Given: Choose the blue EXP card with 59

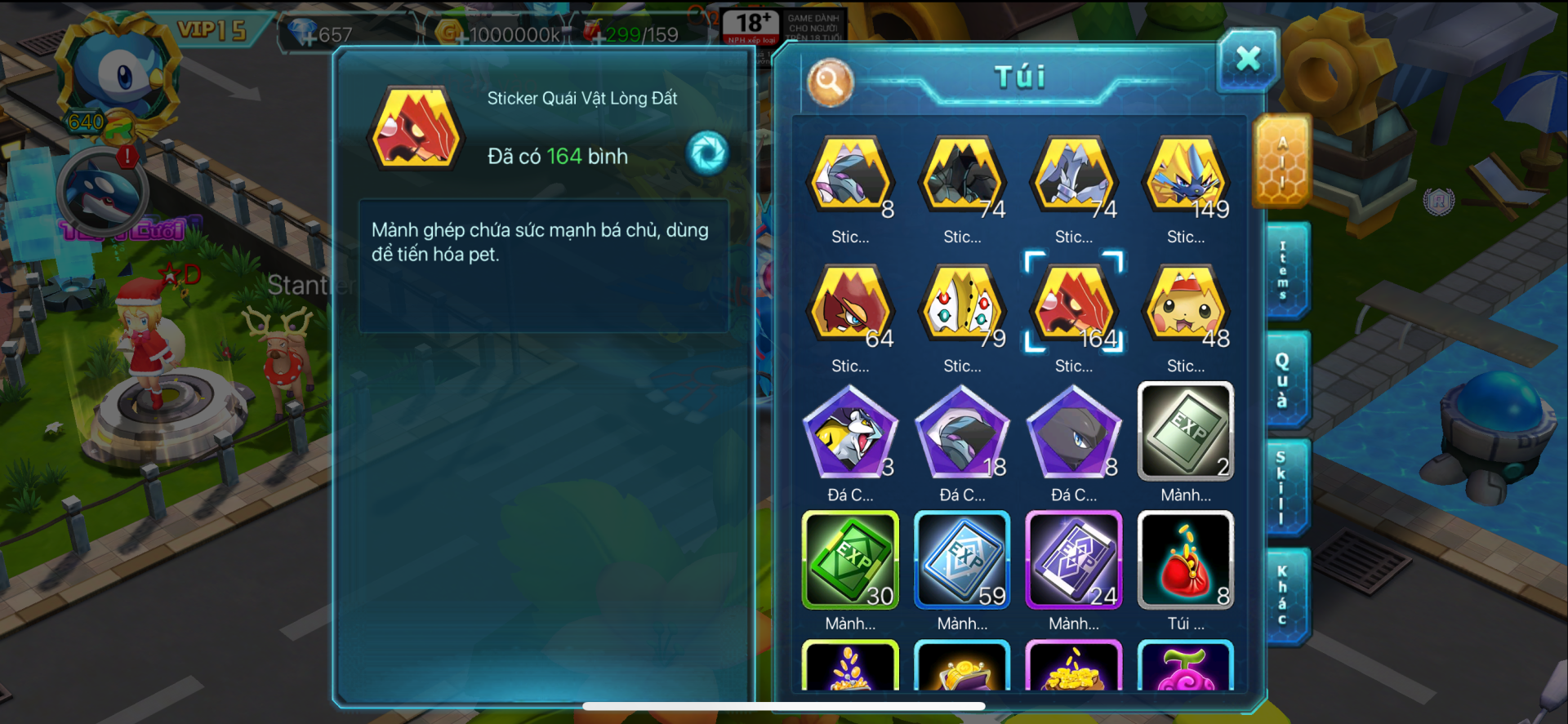Looking at the screenshot, I should coord(962,561).
